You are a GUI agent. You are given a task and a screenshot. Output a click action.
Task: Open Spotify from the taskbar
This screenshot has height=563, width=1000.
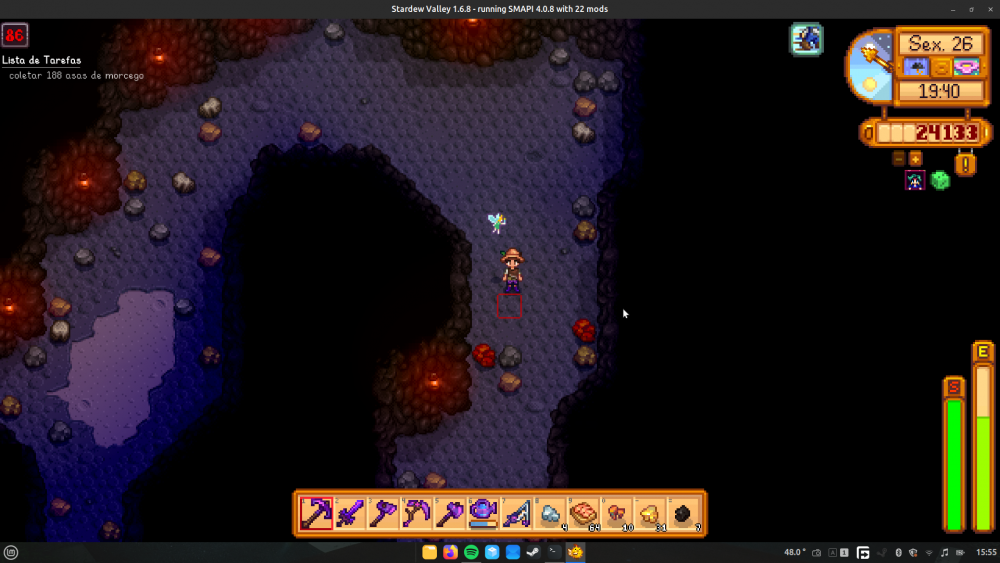[x=471, y=552]
